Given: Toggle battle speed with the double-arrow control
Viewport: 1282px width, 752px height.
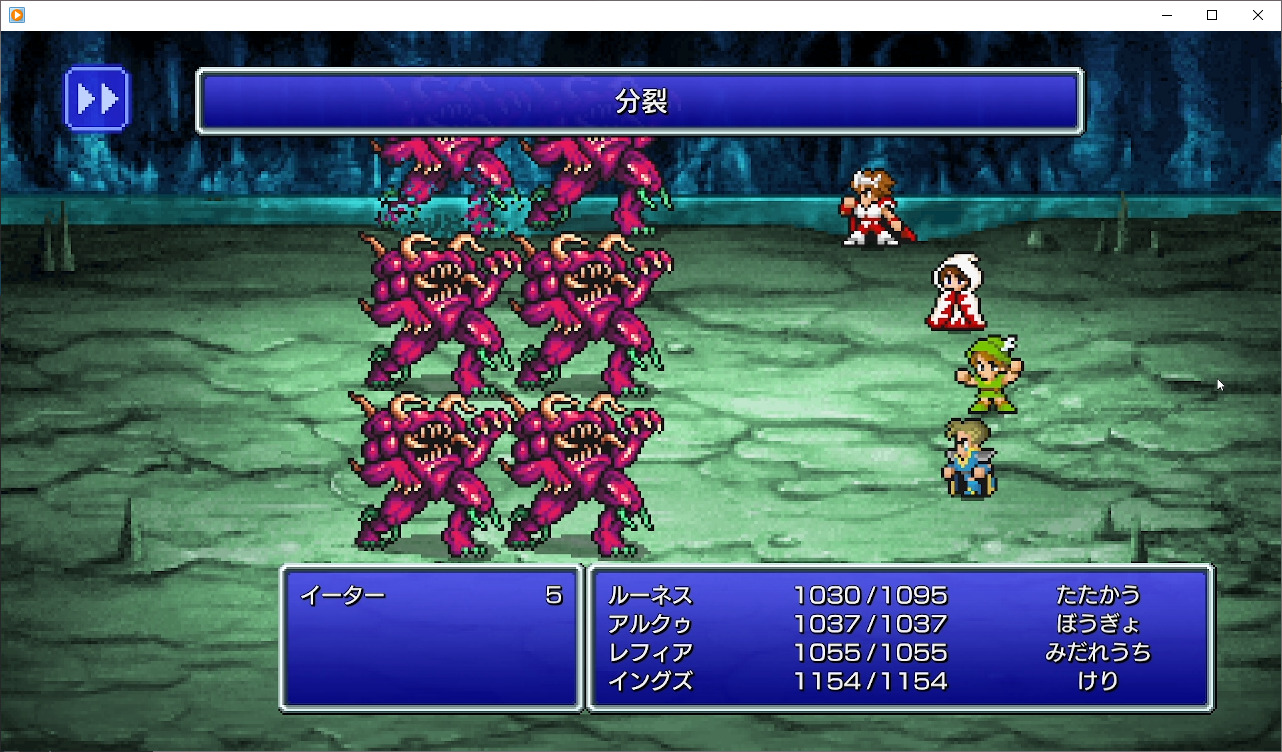Looking at the screenshot, I should click(97, 97).
